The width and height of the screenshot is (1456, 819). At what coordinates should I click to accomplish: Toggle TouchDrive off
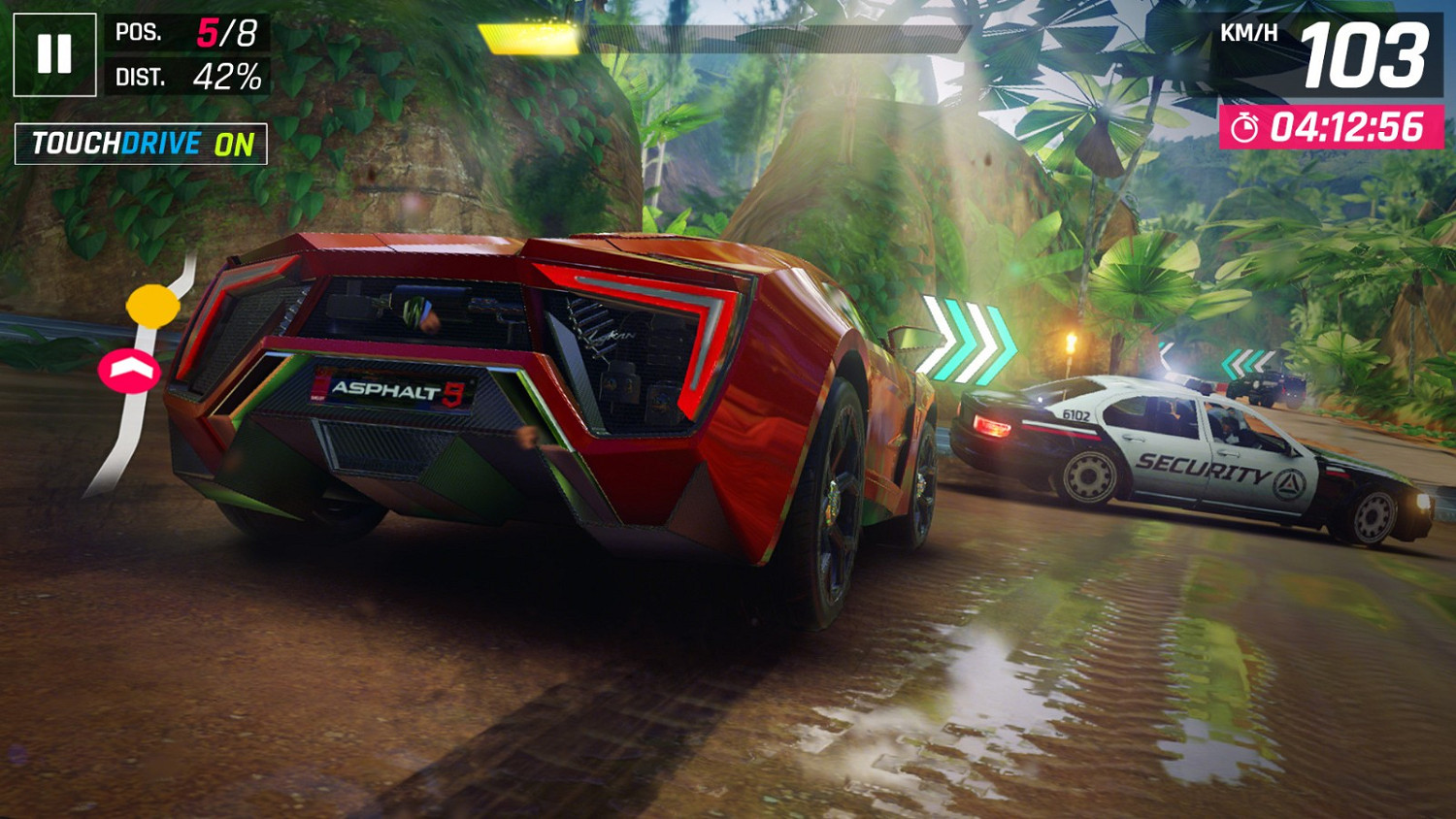[x=139, y=145]
